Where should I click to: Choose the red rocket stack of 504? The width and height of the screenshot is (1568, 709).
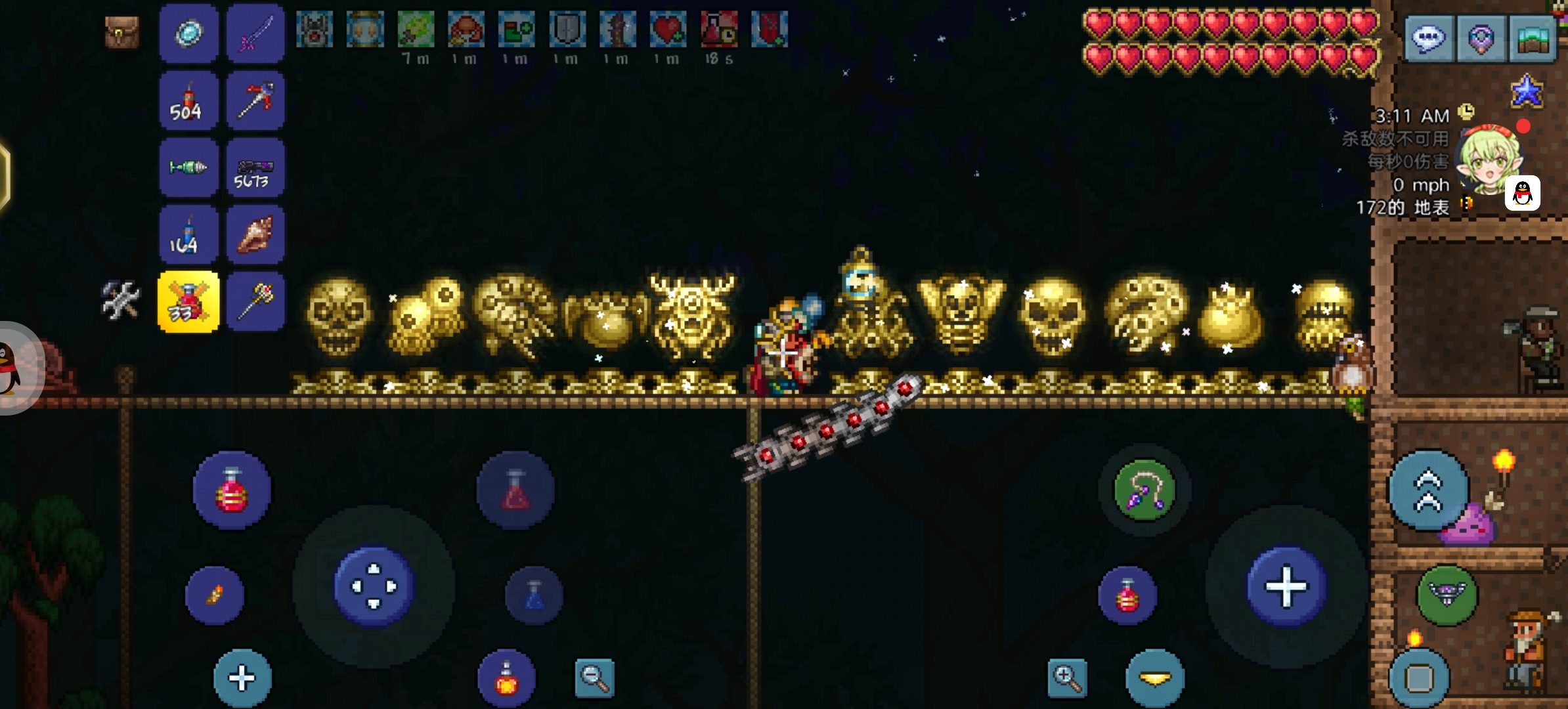tap(188, 101)
